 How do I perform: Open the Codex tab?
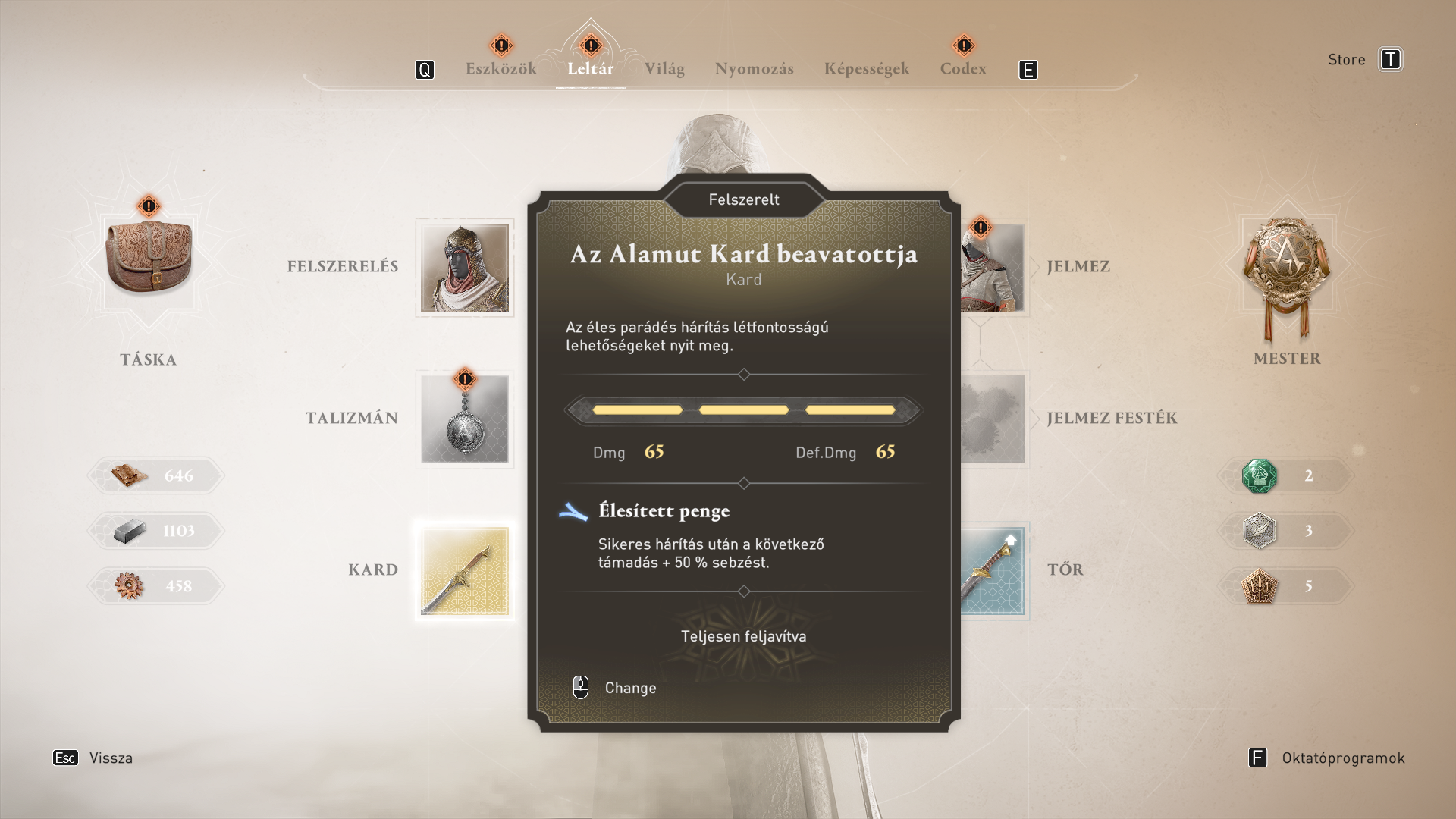(x=963, y=69)
